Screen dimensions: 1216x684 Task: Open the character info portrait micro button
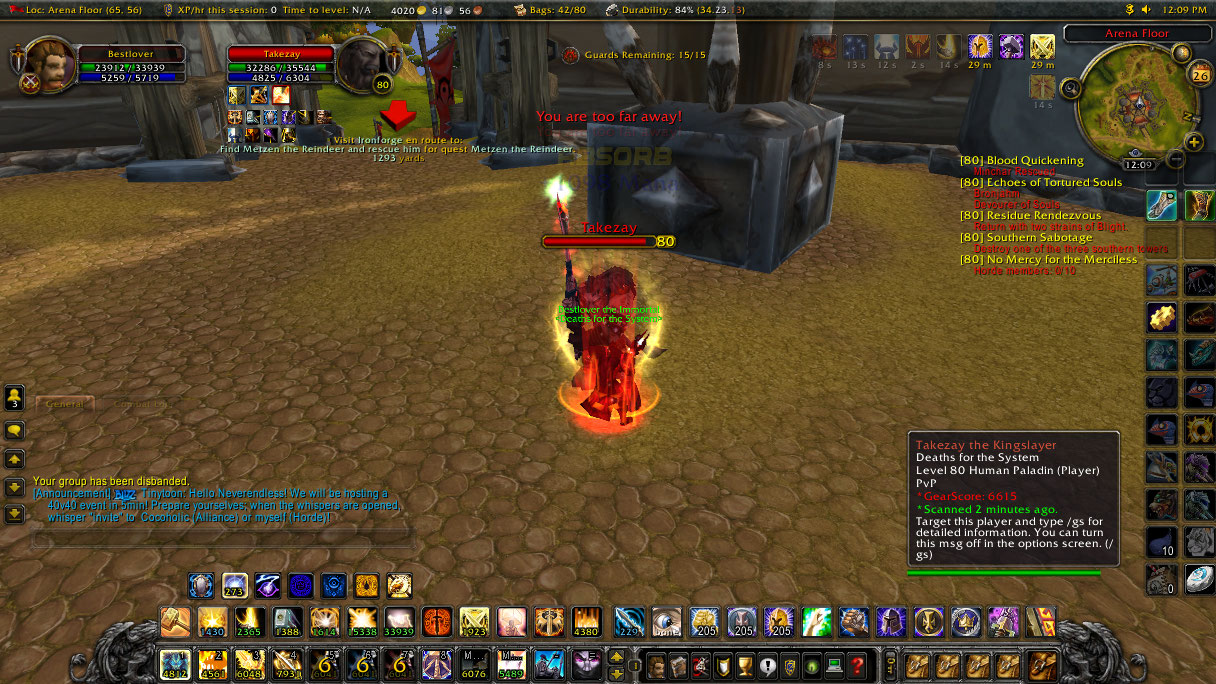pos(655,665)
